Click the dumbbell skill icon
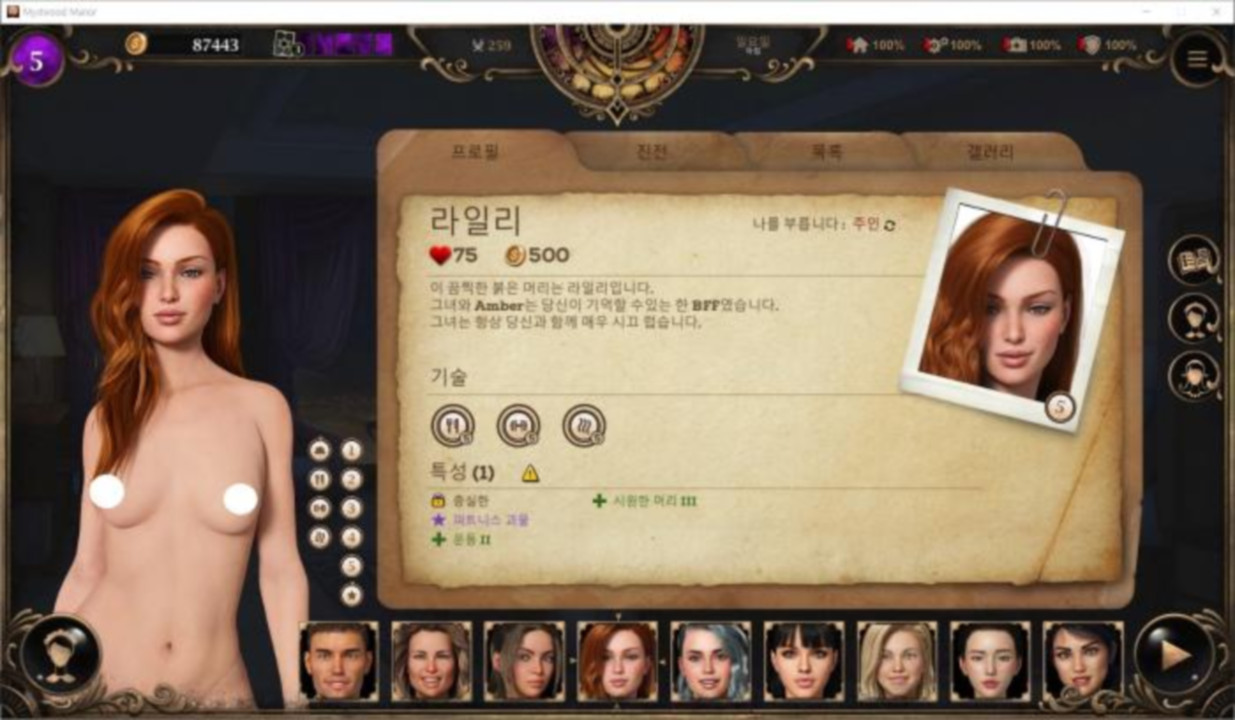The width and height of the screenshot is (1235, 720). [x=518, y=425]
